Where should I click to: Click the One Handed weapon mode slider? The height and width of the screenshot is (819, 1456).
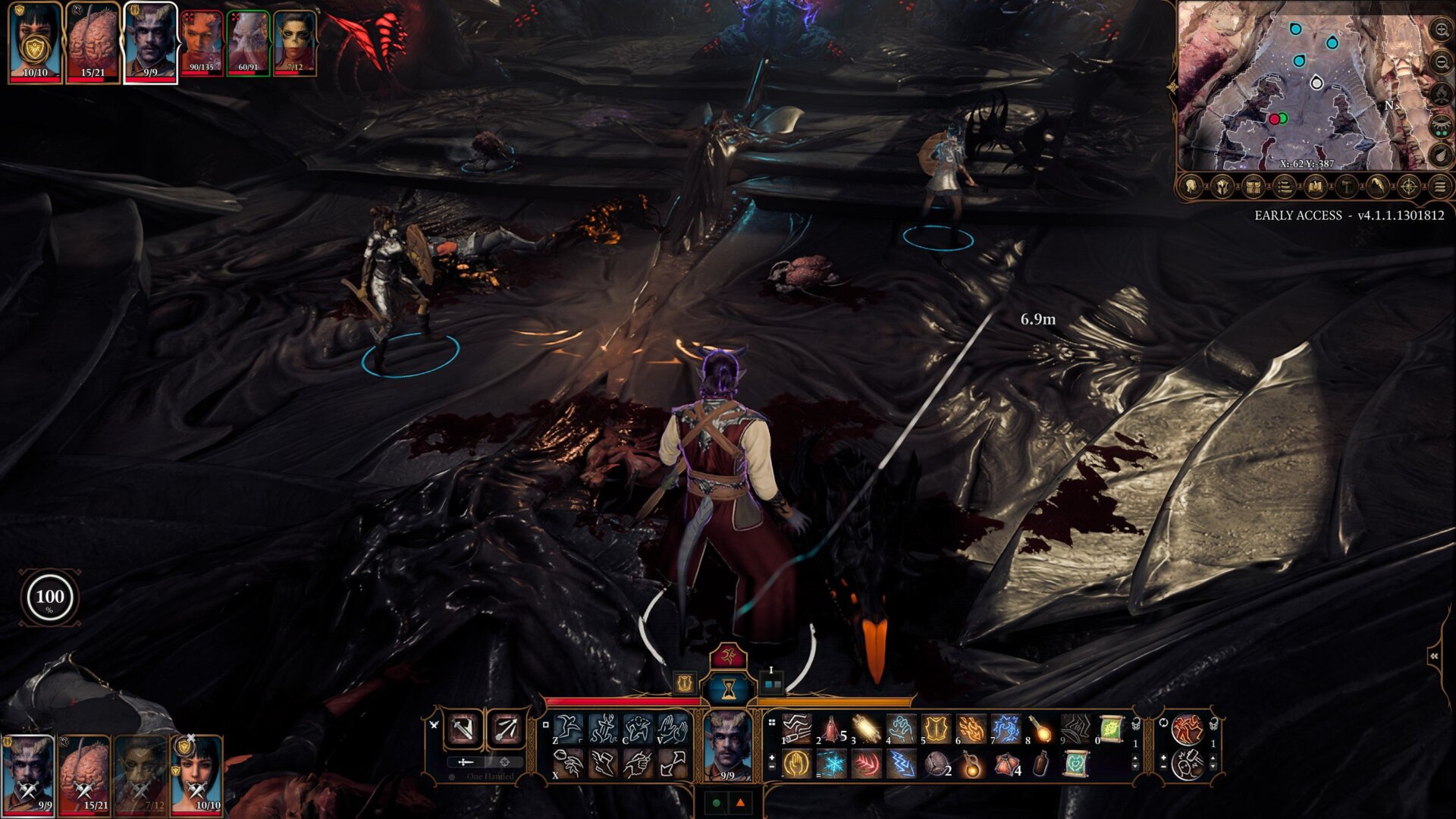pos(467,762)
